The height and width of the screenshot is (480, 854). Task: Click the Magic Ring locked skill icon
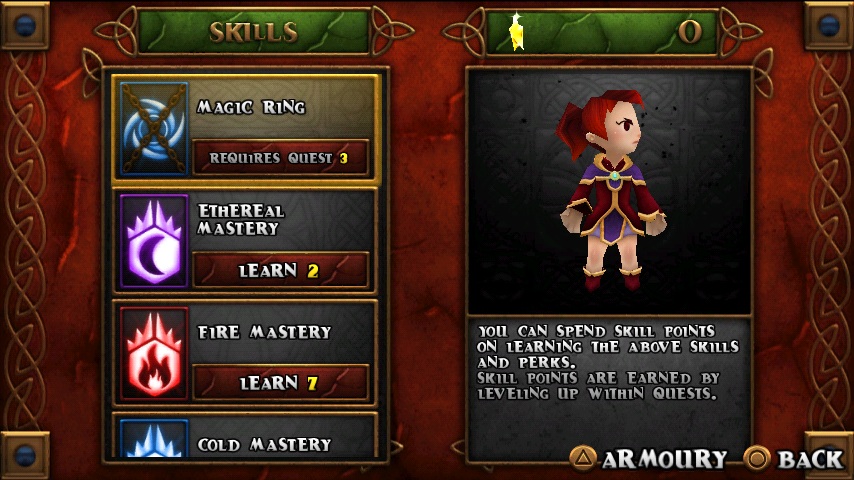pyautogui.click(x=154, y=128)
